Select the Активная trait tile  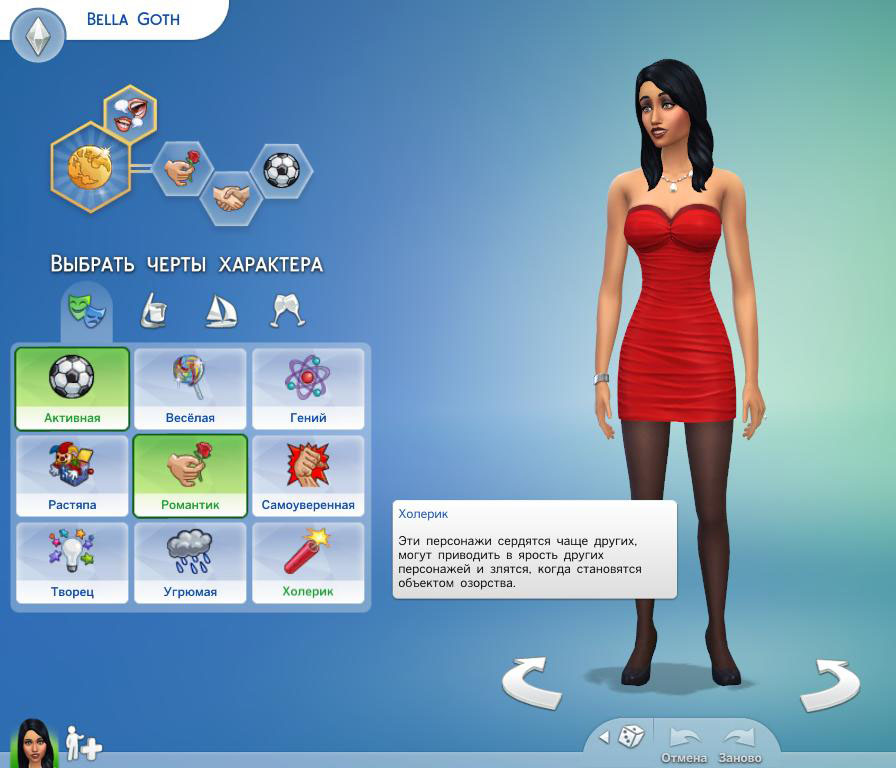pyautogui.click(x=72, y=388)
